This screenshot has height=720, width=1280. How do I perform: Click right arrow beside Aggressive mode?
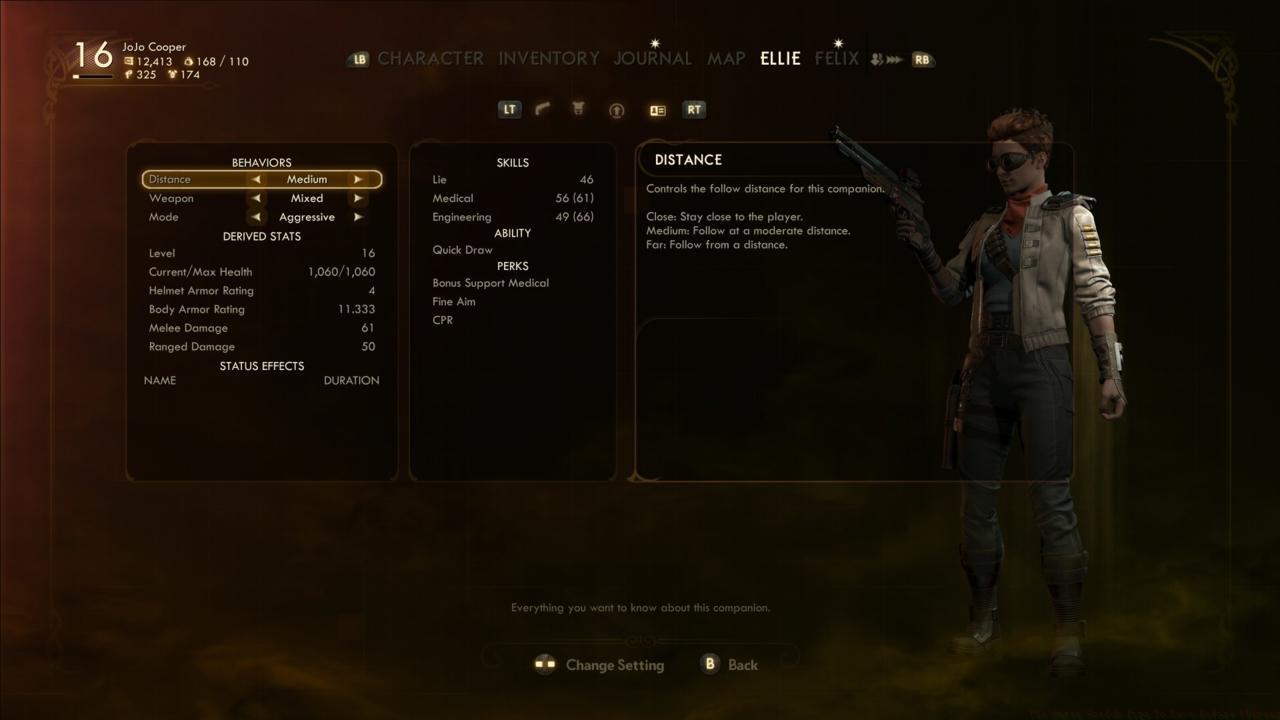pyautogui.click(x=358, y=217)
